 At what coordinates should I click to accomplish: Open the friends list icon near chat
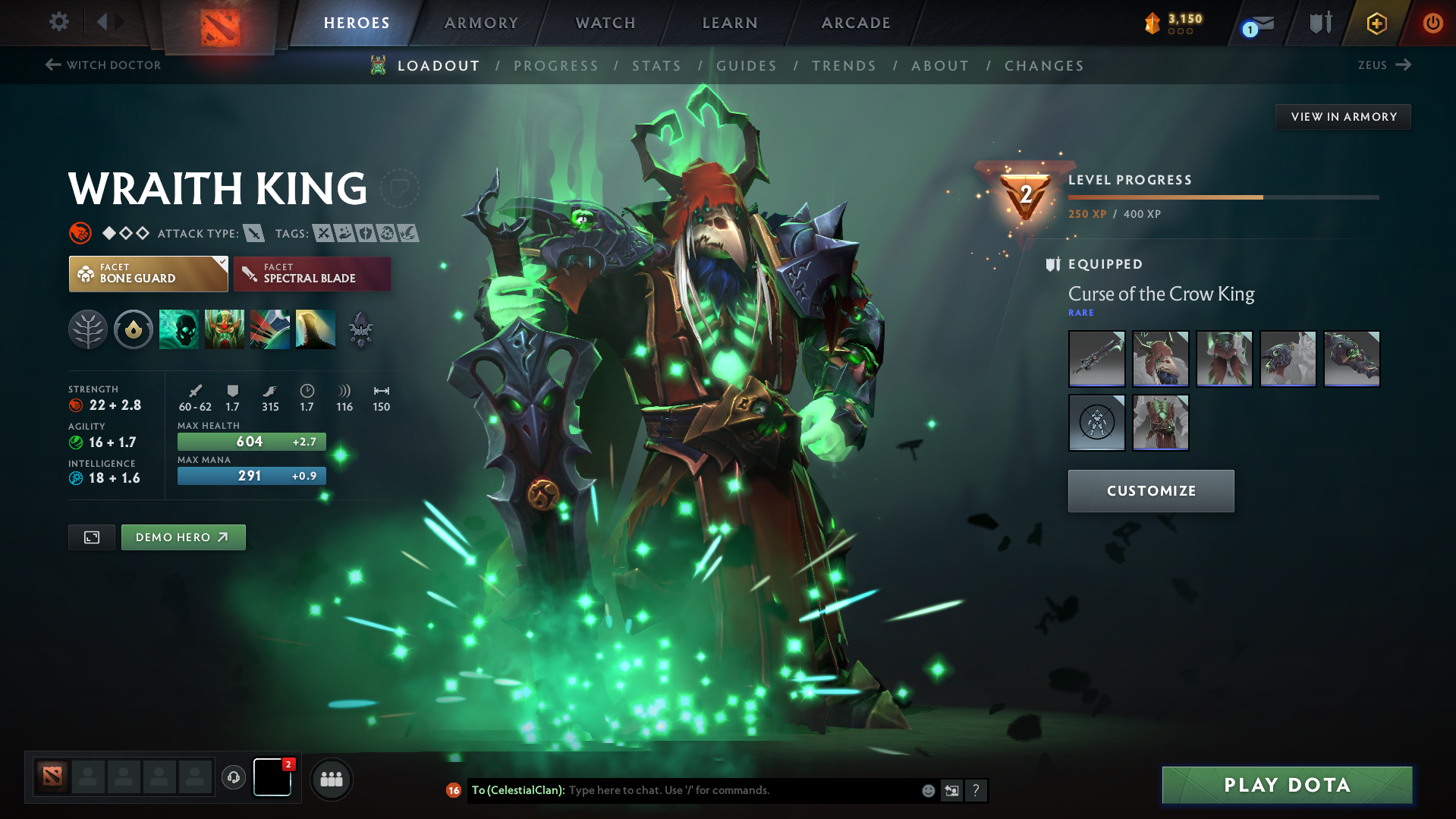331,779
